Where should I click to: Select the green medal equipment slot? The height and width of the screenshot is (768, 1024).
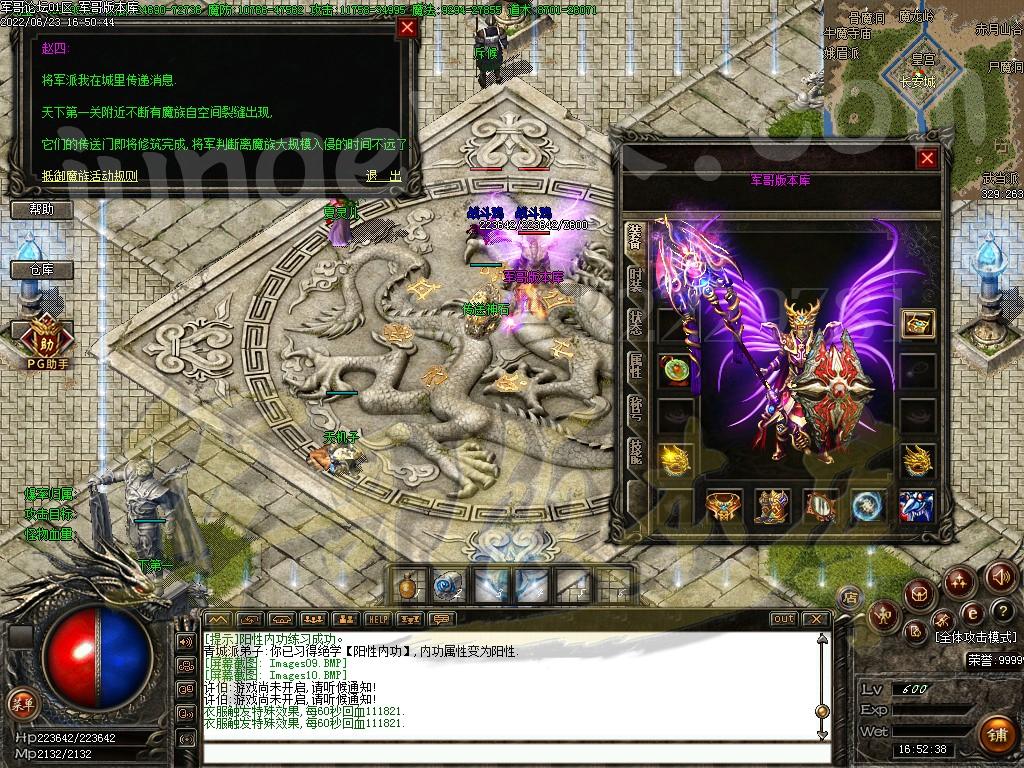(675, 368)
